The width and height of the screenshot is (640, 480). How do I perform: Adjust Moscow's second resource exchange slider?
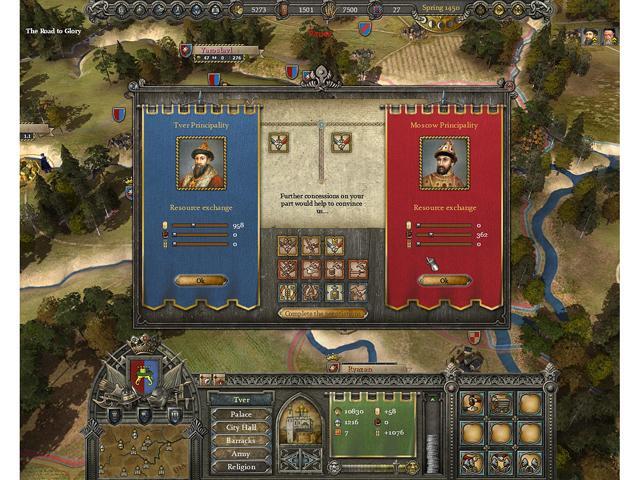click(442, 235)
